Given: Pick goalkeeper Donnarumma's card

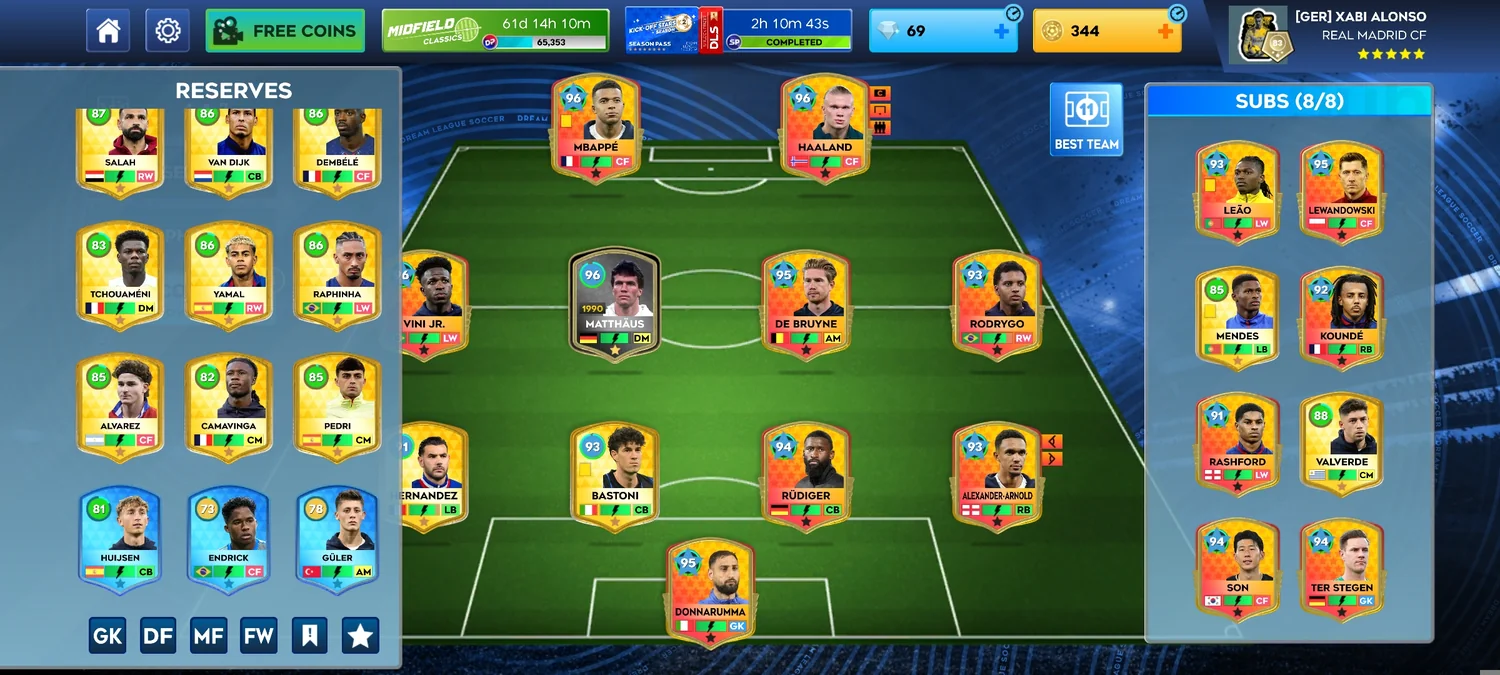Looking at the screenshot, I should click(x=710, y=590).
